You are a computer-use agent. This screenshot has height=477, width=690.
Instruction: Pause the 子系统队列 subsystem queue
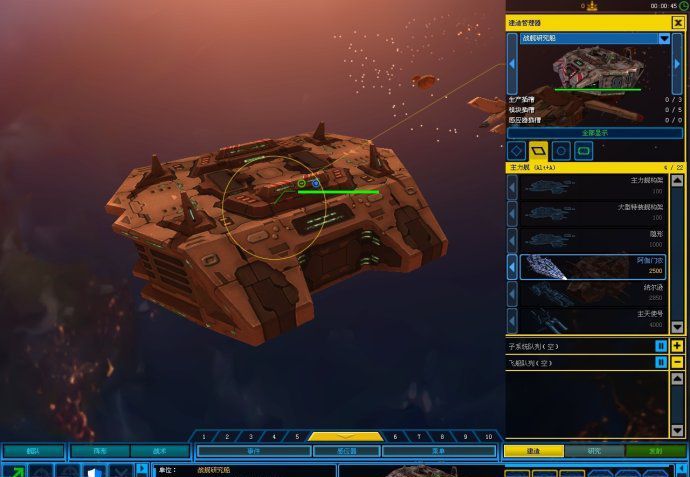tap(661, 346)
